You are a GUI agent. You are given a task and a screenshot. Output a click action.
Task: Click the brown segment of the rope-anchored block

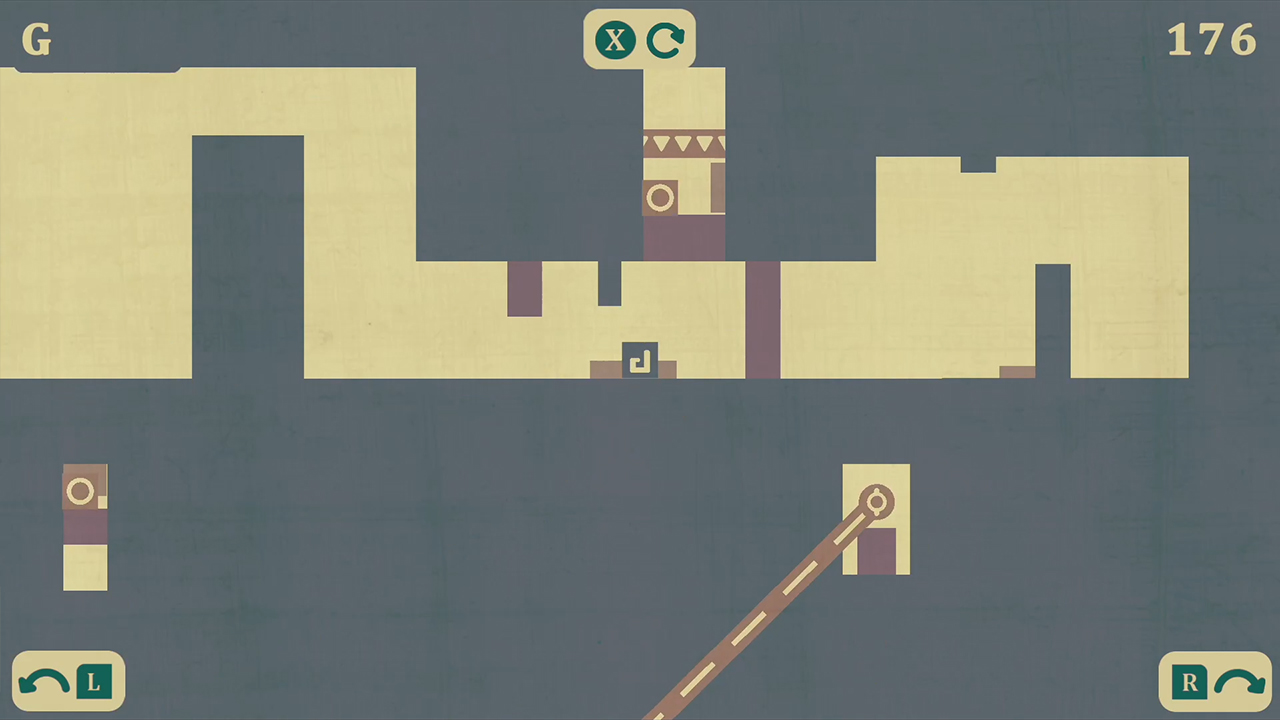click(877, 550)
